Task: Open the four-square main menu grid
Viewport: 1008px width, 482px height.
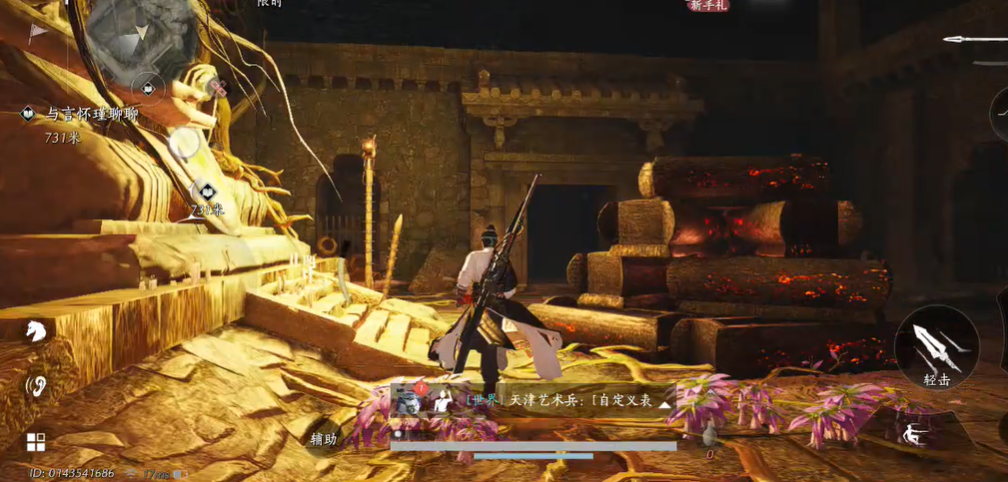Action: (36, 442)
